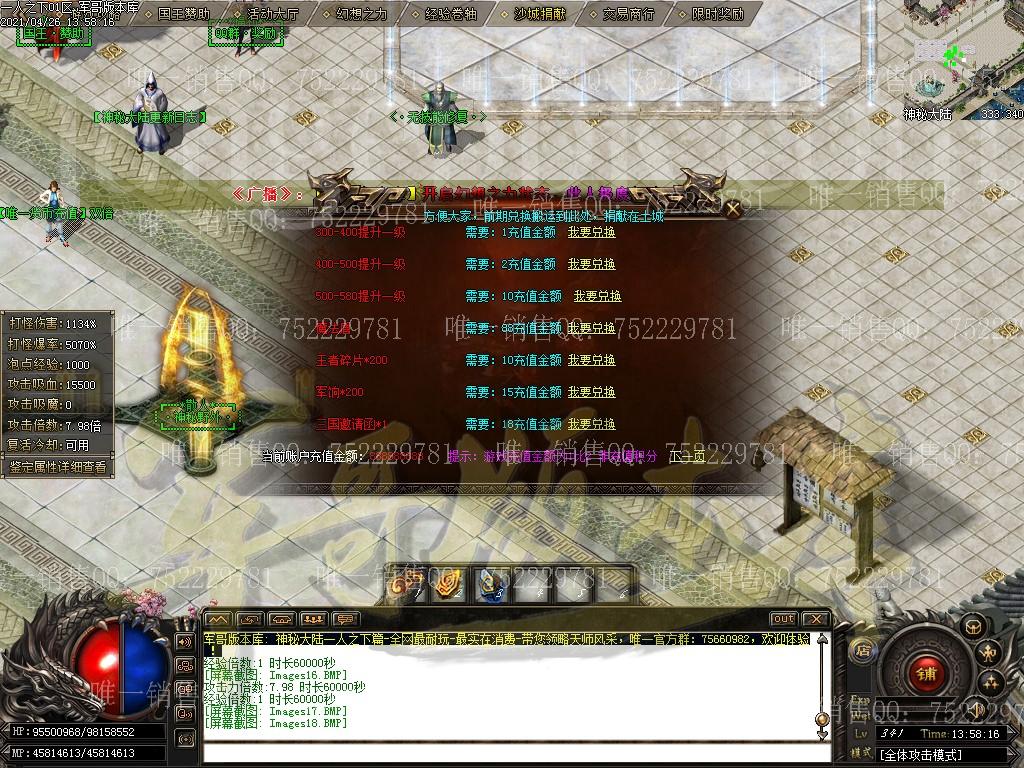Click 我要兑换 for 400-500 level upgrade
This screenshot has width=1024, height=768.
pyautogui.click(x=592, y=264)
